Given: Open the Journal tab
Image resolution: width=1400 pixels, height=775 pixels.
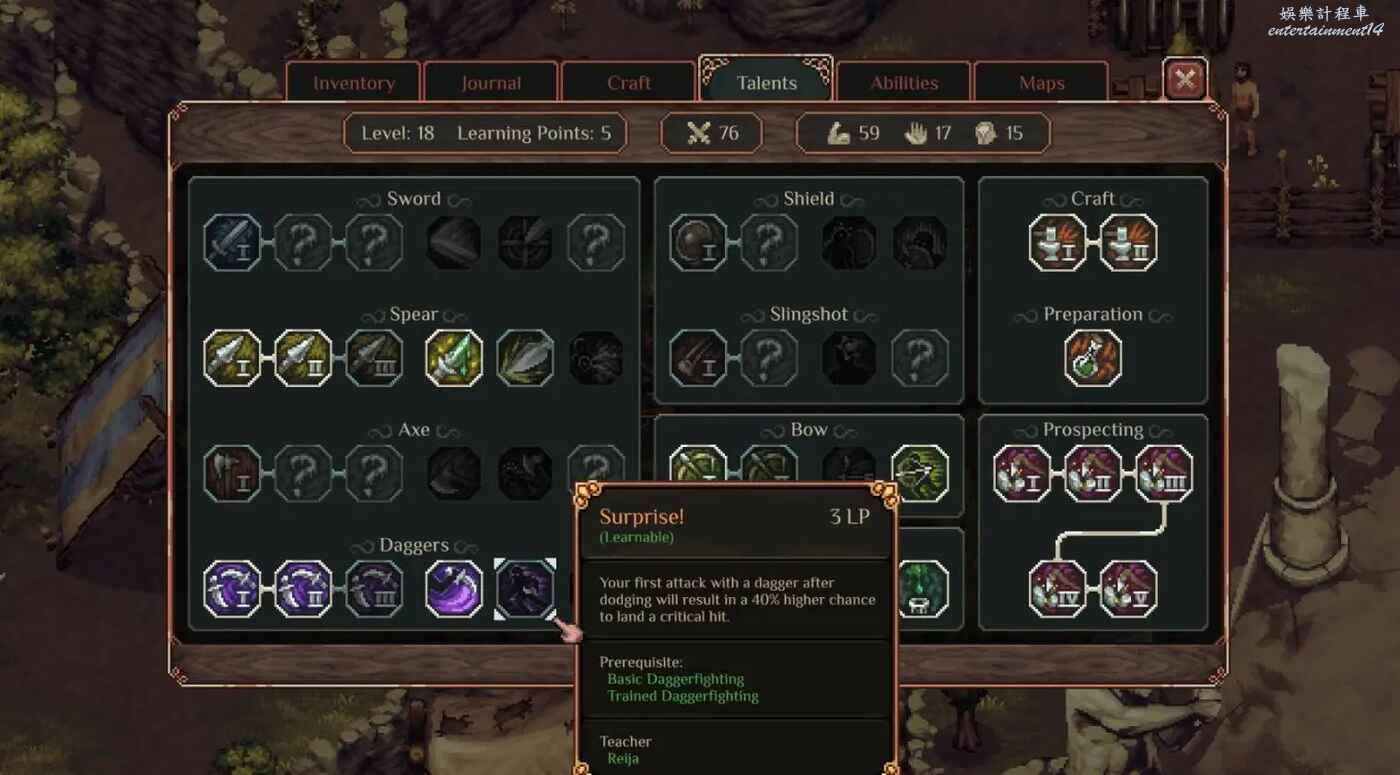Looking at the screenshot, I should click(491, 83).
